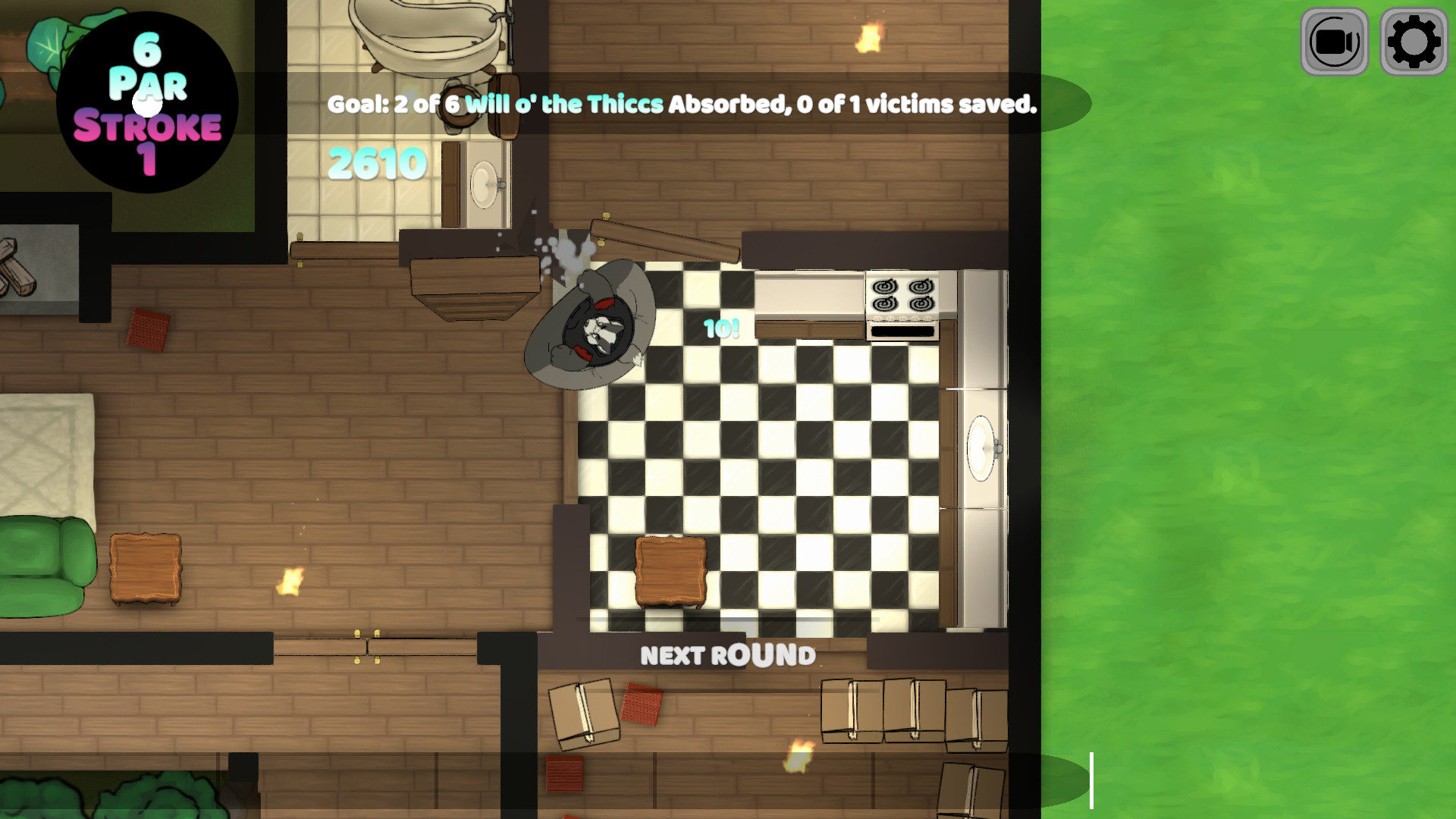Open the replay camera view
1456x819 pixels.
tap(1333, 42)
